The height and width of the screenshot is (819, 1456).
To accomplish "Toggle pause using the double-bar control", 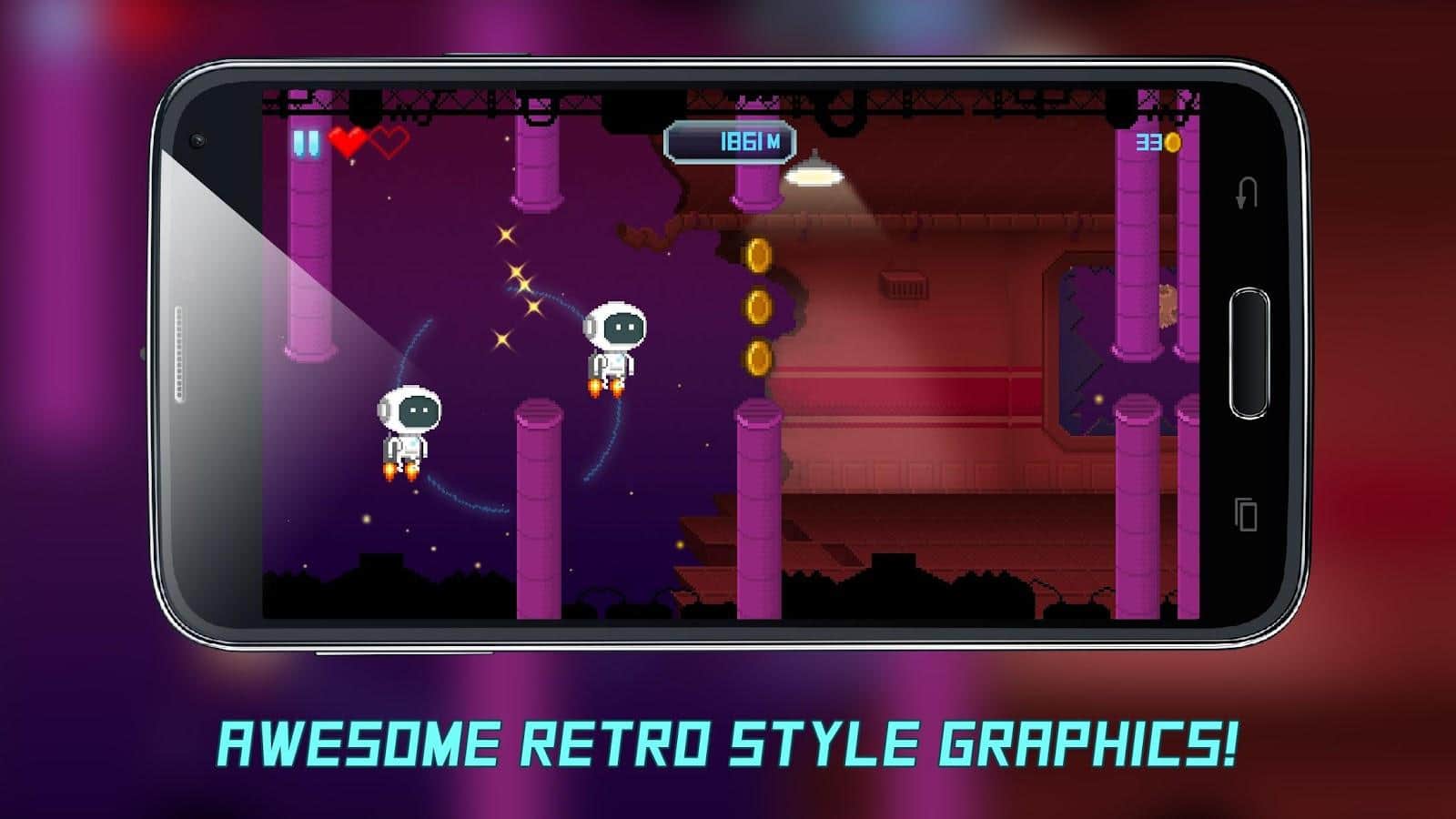I will click(x=304, y=142).
